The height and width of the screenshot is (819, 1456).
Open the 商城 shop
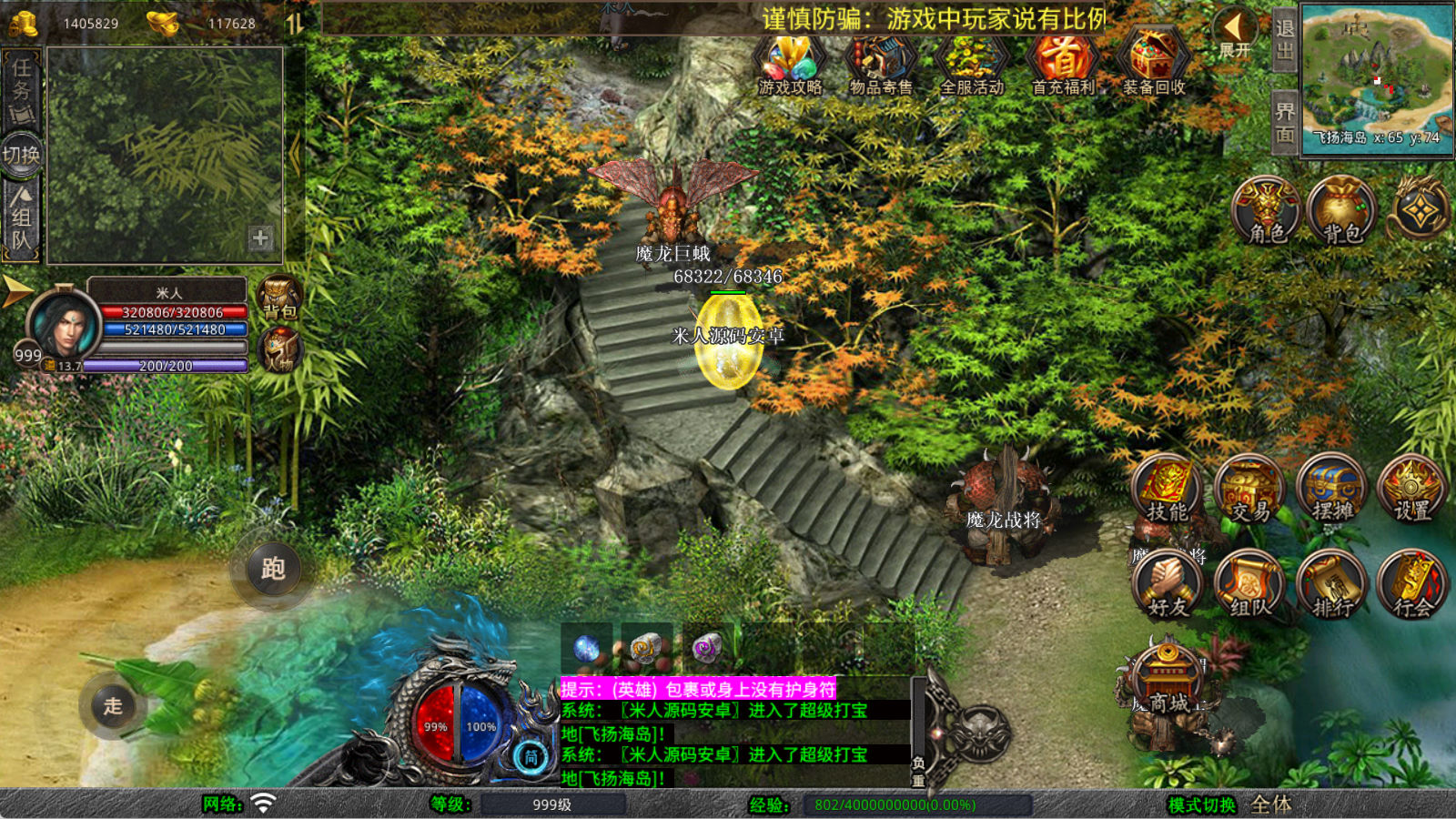coord(1168,682)
